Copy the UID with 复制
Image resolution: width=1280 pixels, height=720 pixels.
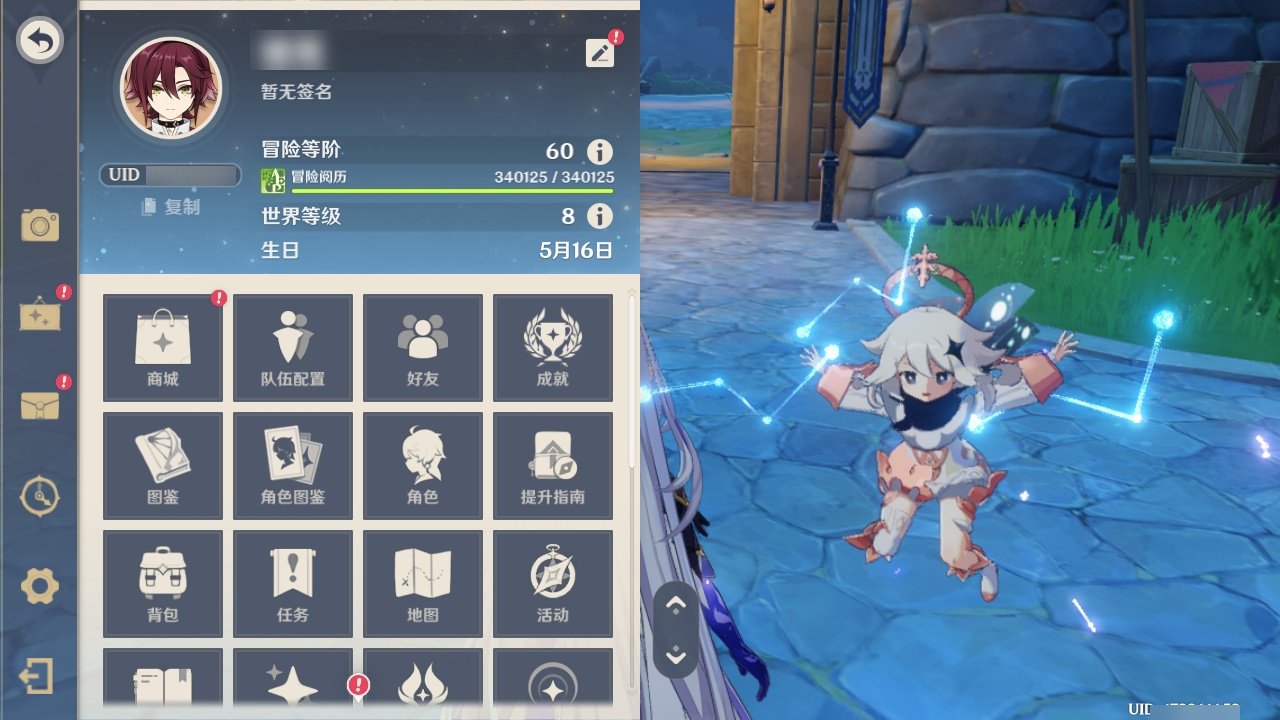[171, 207]
